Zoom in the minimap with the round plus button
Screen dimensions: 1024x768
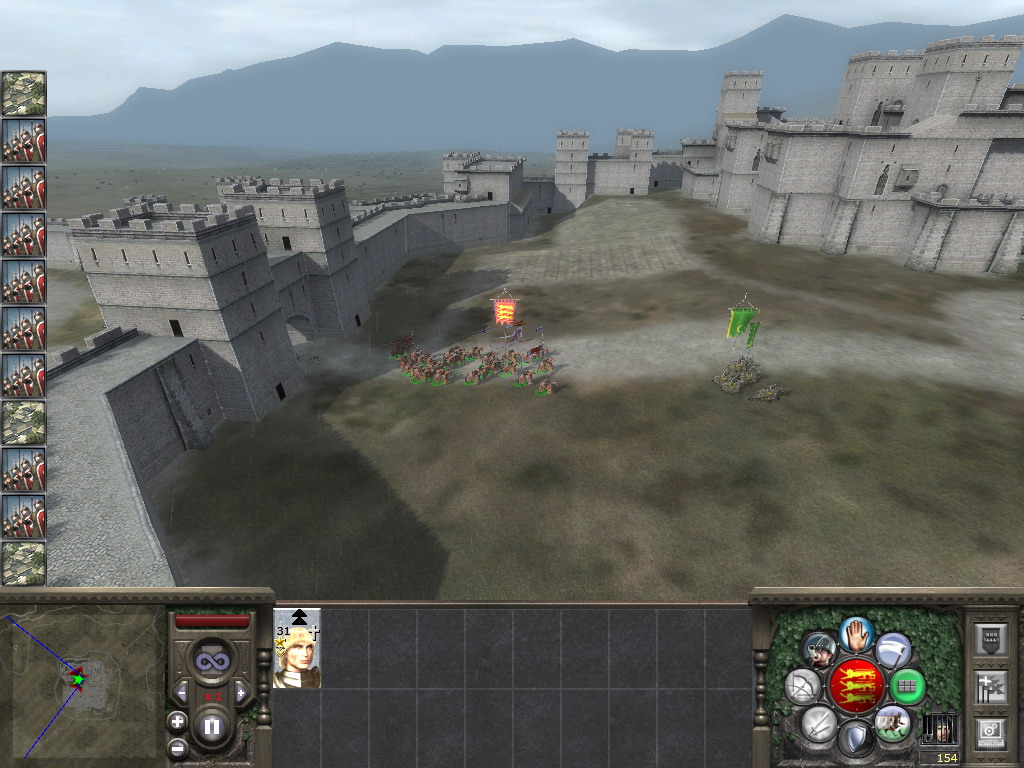click(177, 721)
